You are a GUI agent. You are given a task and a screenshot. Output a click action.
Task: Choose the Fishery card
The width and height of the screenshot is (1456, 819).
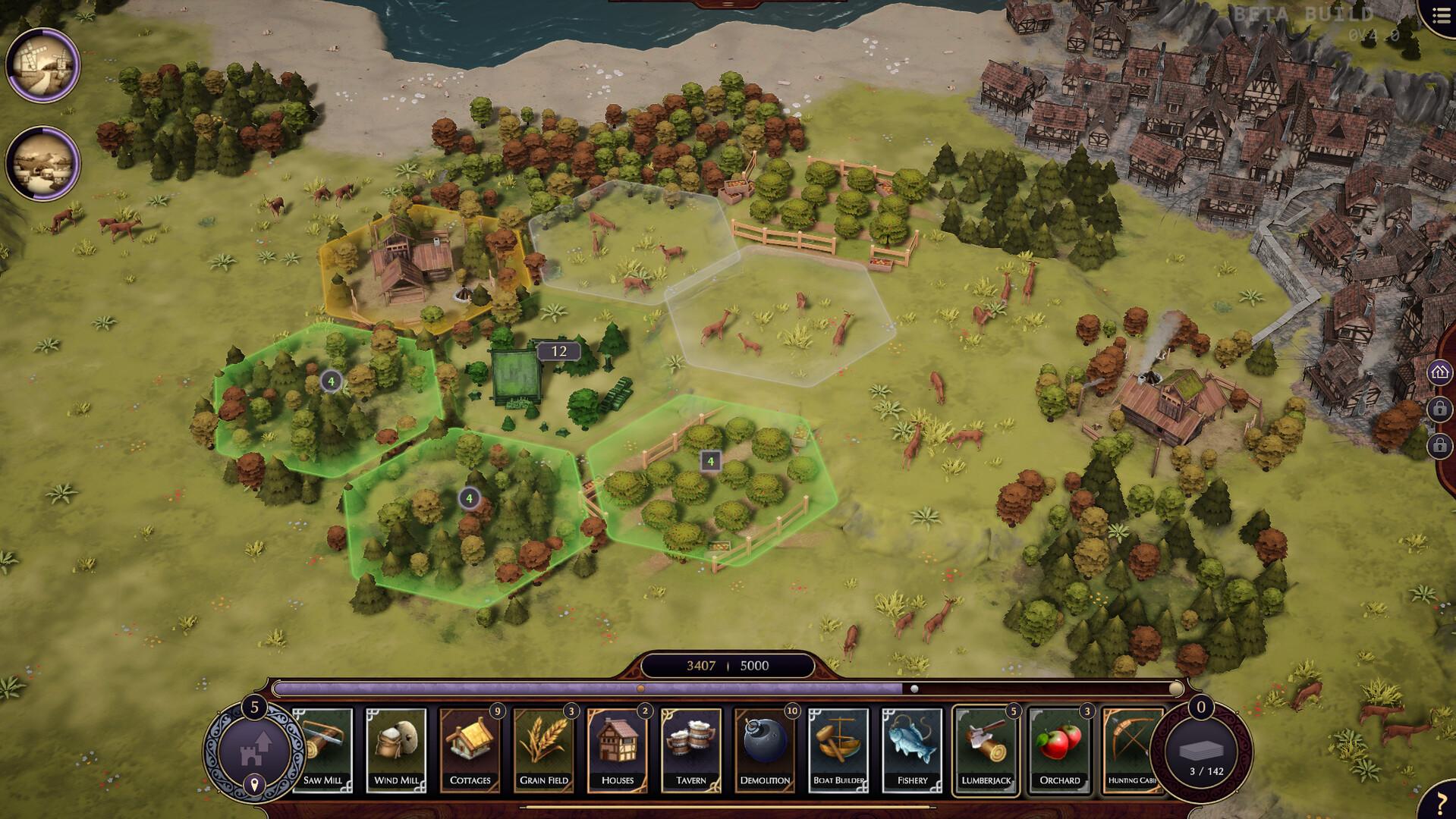coord(911,750)
